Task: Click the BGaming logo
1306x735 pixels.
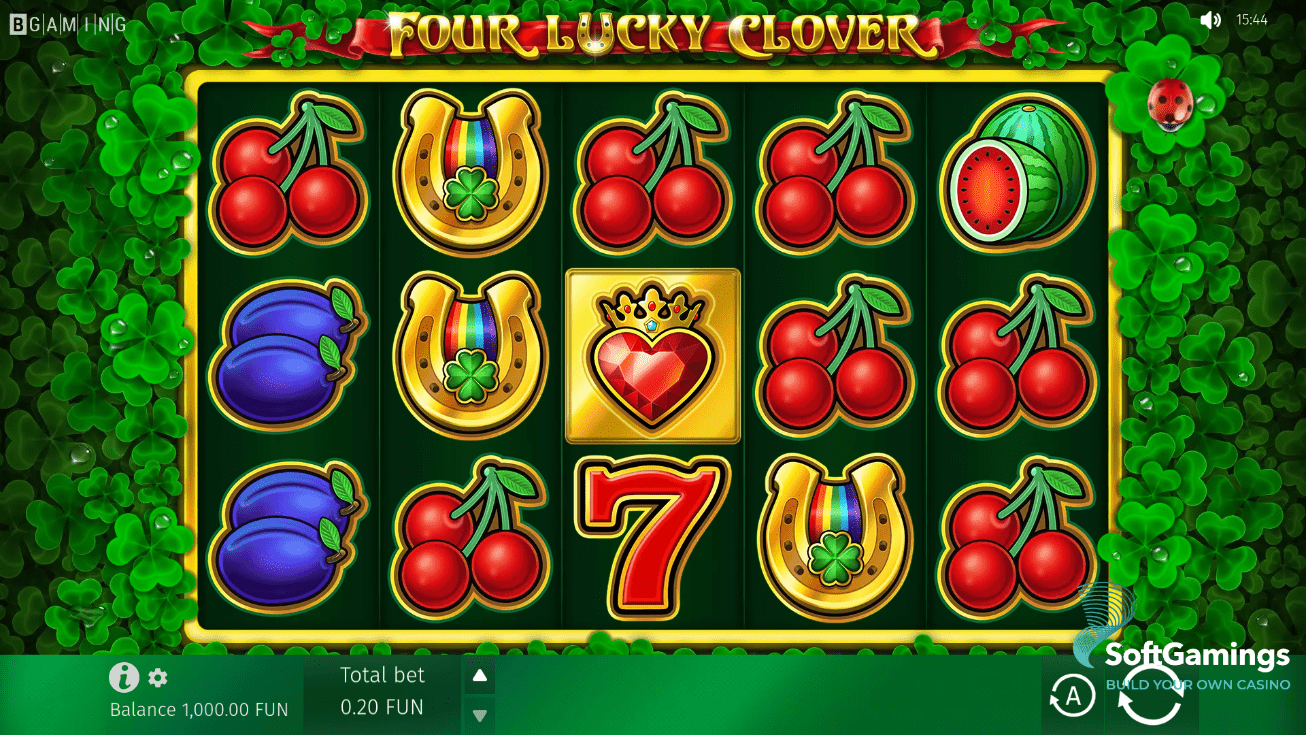Action: [x=67, y=23]
